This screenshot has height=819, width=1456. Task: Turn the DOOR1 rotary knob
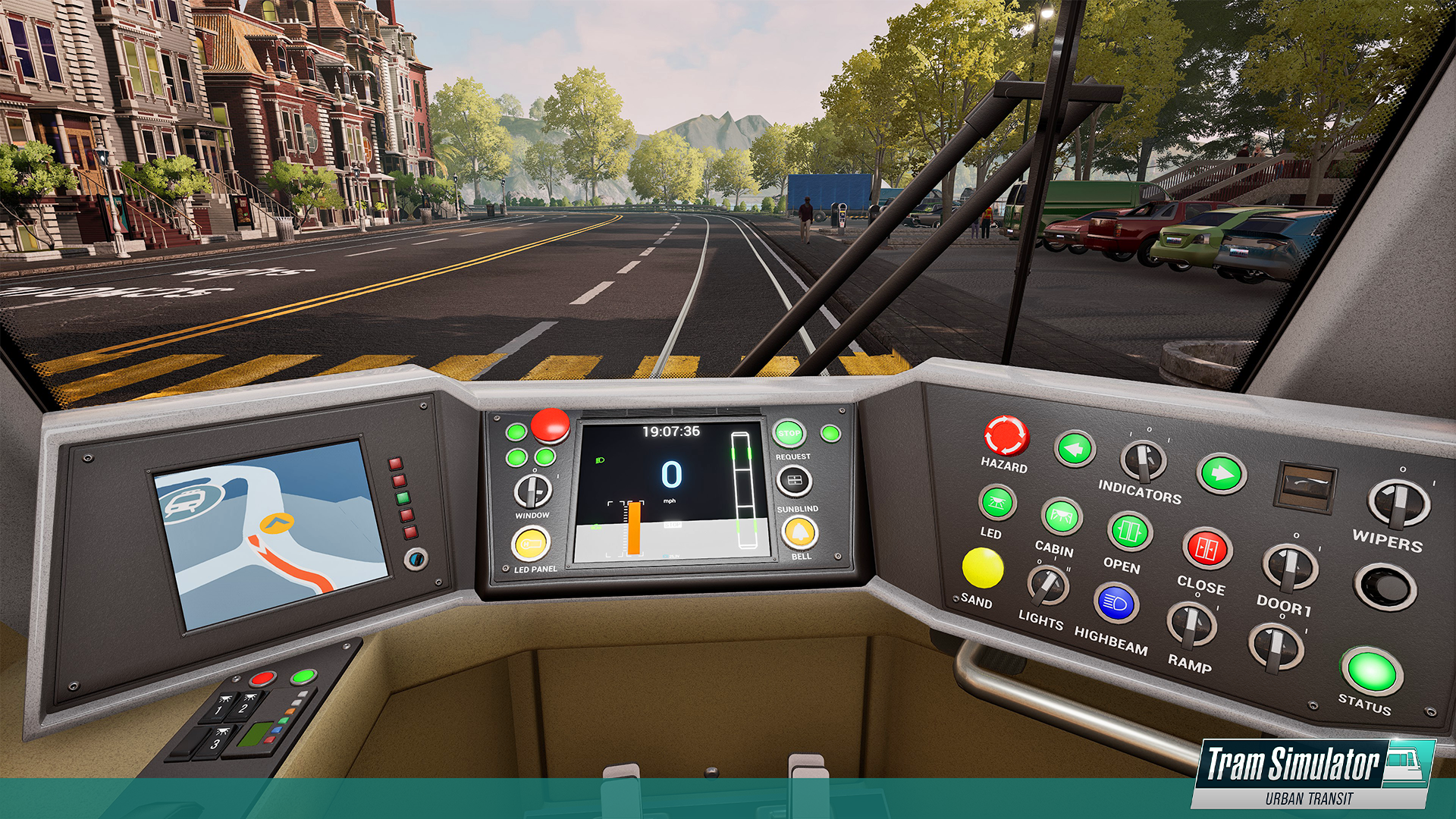coord(1291,567)
